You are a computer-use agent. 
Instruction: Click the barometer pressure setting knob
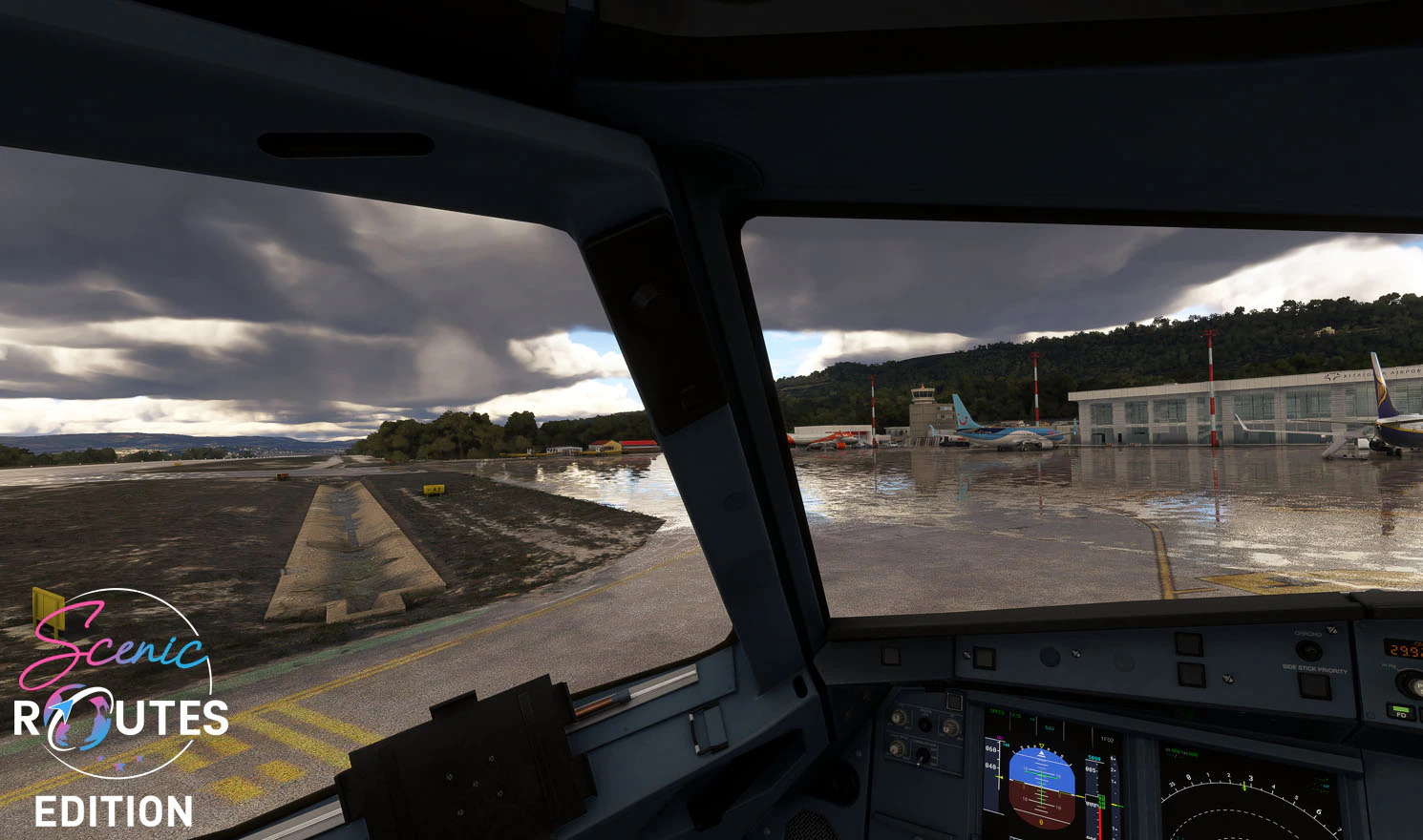(1411, 682)
